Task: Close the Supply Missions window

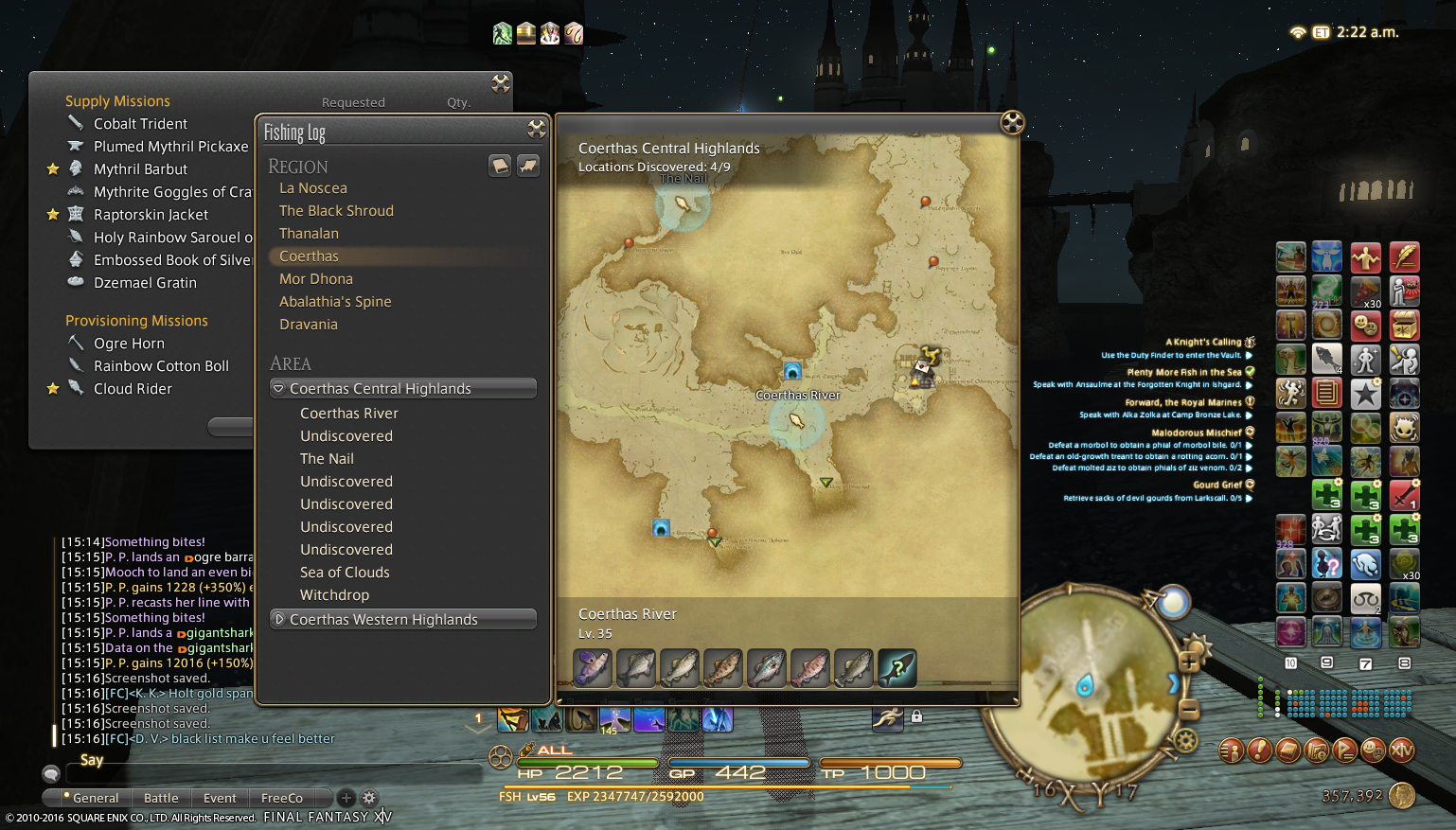Action: 501,83
